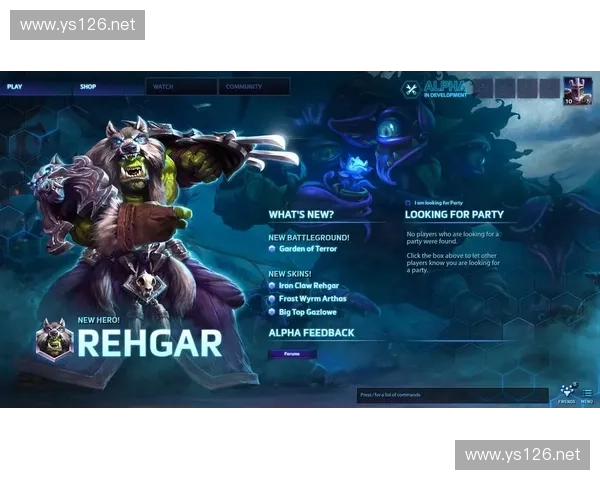This screenshot has height=480, width=600.
Task: Check out the Big Top Gazlowe skin
Action: [307, 312]
